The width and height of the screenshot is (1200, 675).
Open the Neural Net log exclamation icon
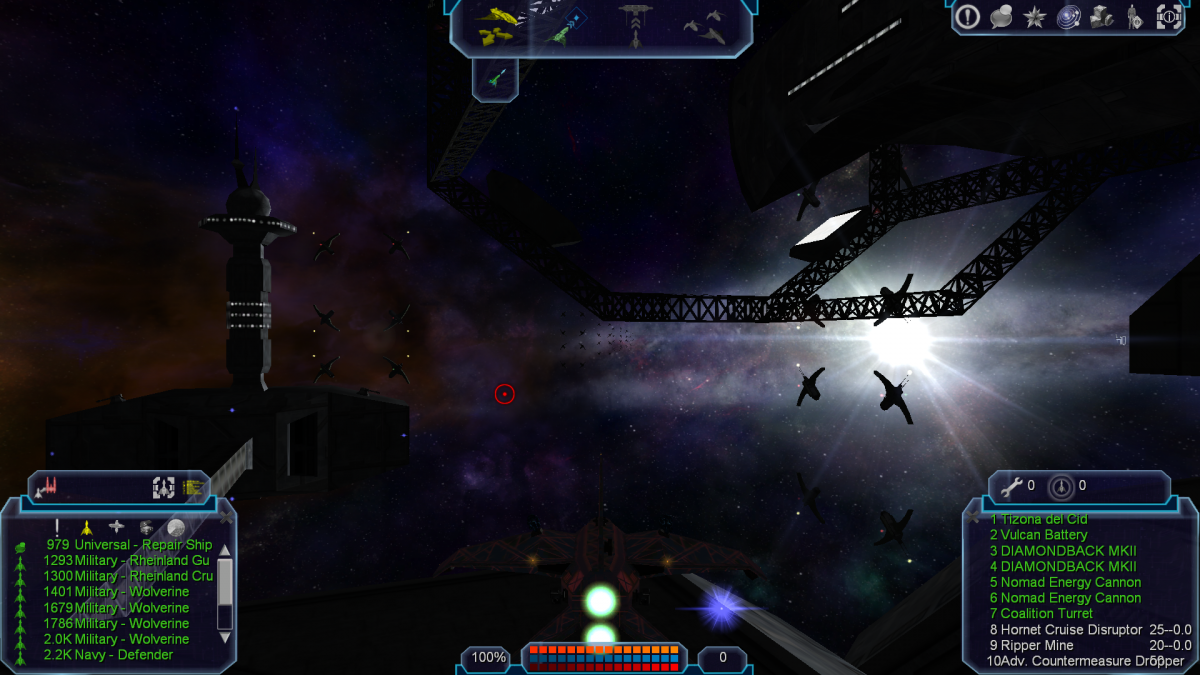[x=967, y=16]
